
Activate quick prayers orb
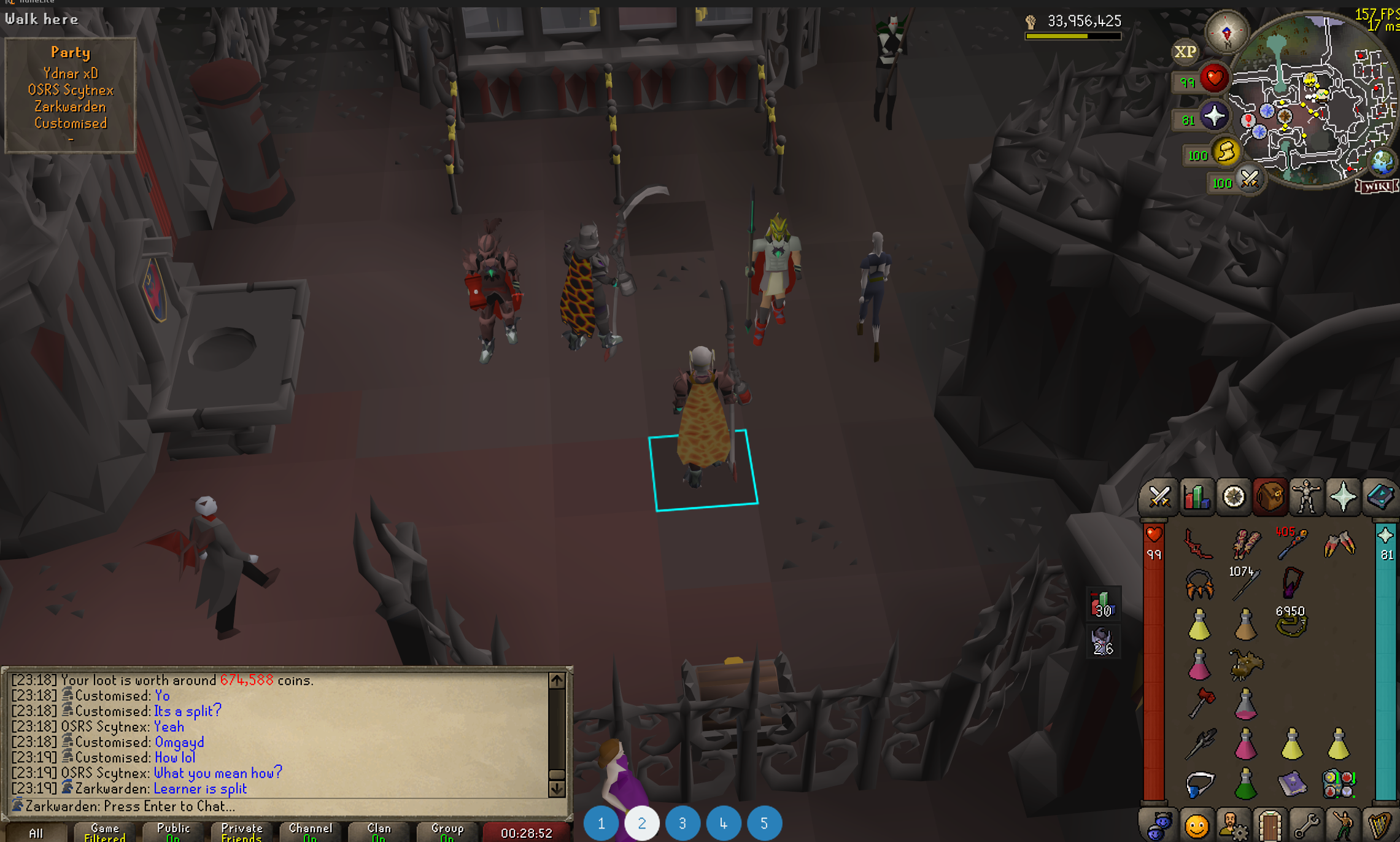(1213, 117)
